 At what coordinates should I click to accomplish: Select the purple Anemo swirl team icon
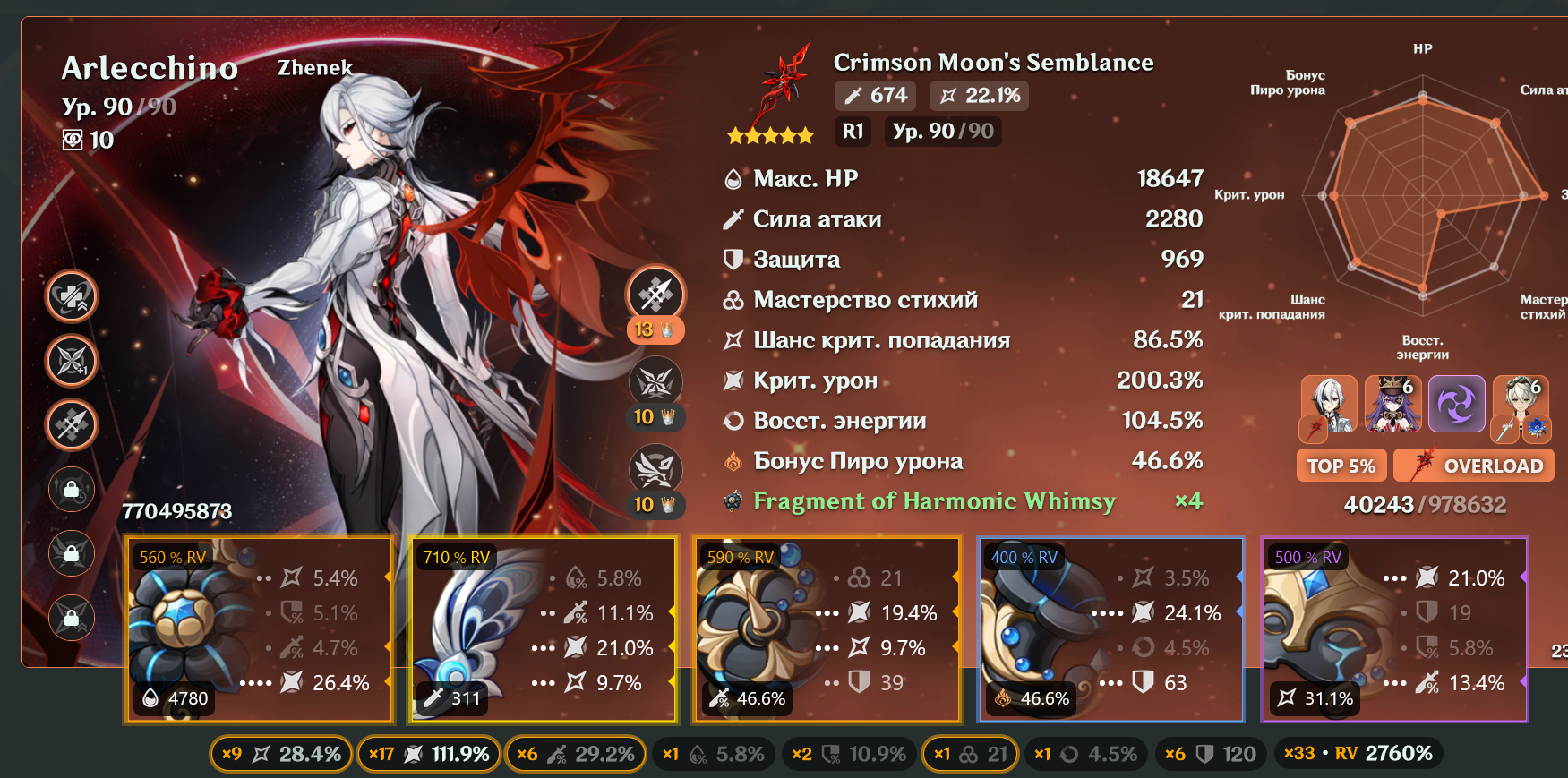click(x=1456, y=403)
